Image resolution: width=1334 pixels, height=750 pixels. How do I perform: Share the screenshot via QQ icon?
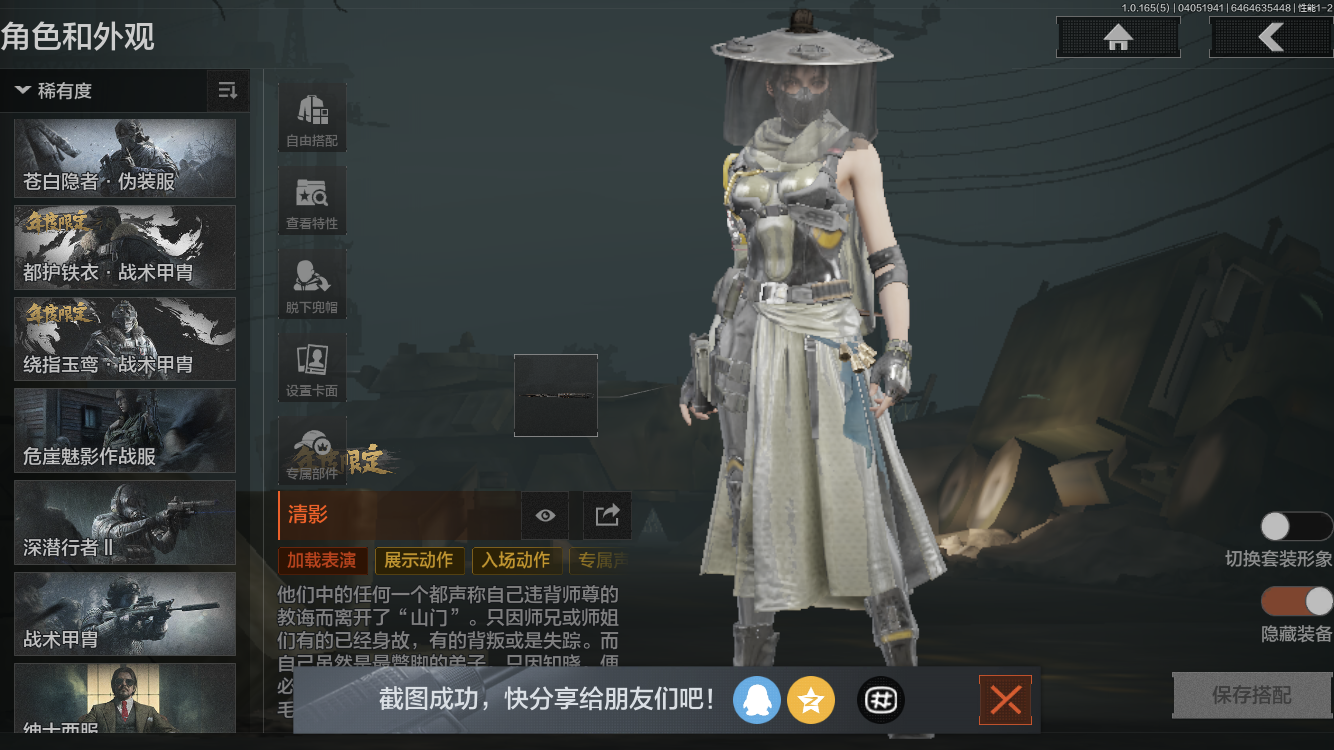[757, 700]
